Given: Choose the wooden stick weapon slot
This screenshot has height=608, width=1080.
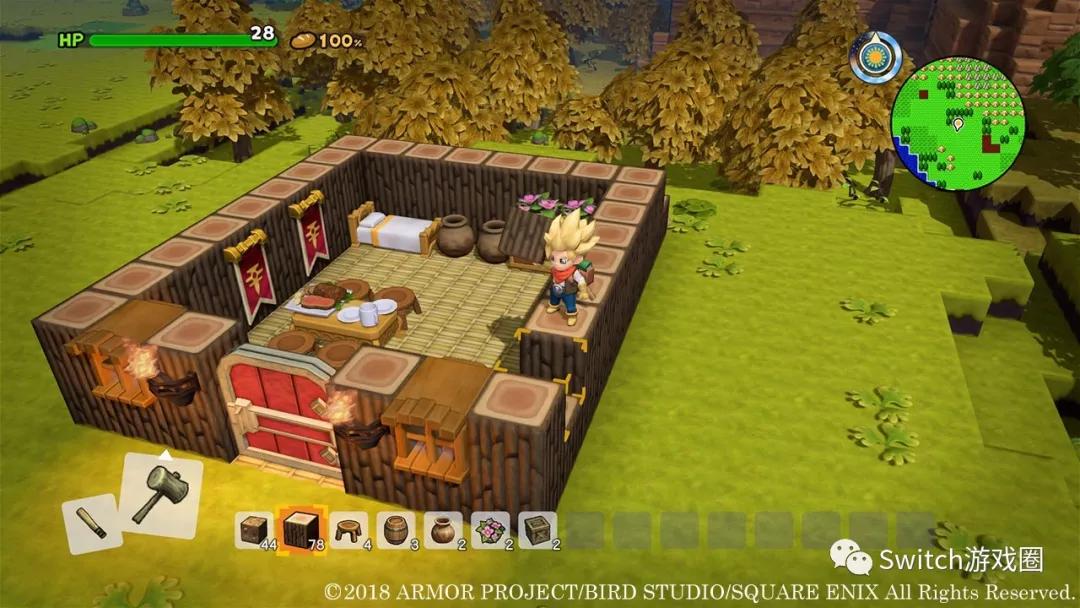Looking at the screenshot, I should [92, 523].
